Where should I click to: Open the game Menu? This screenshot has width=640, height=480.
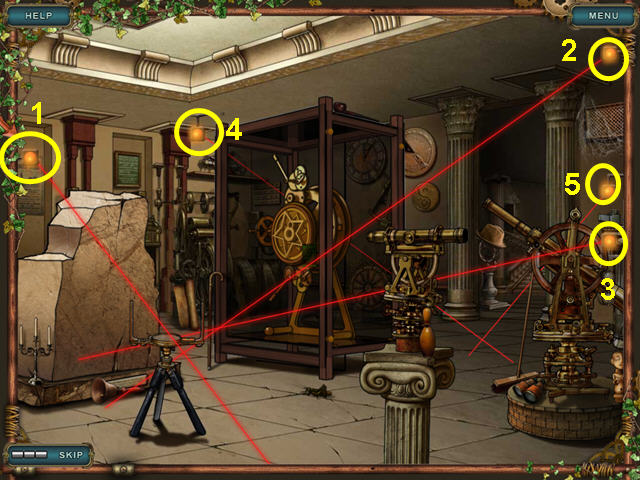pyautogui.click(x=602, y=16)
